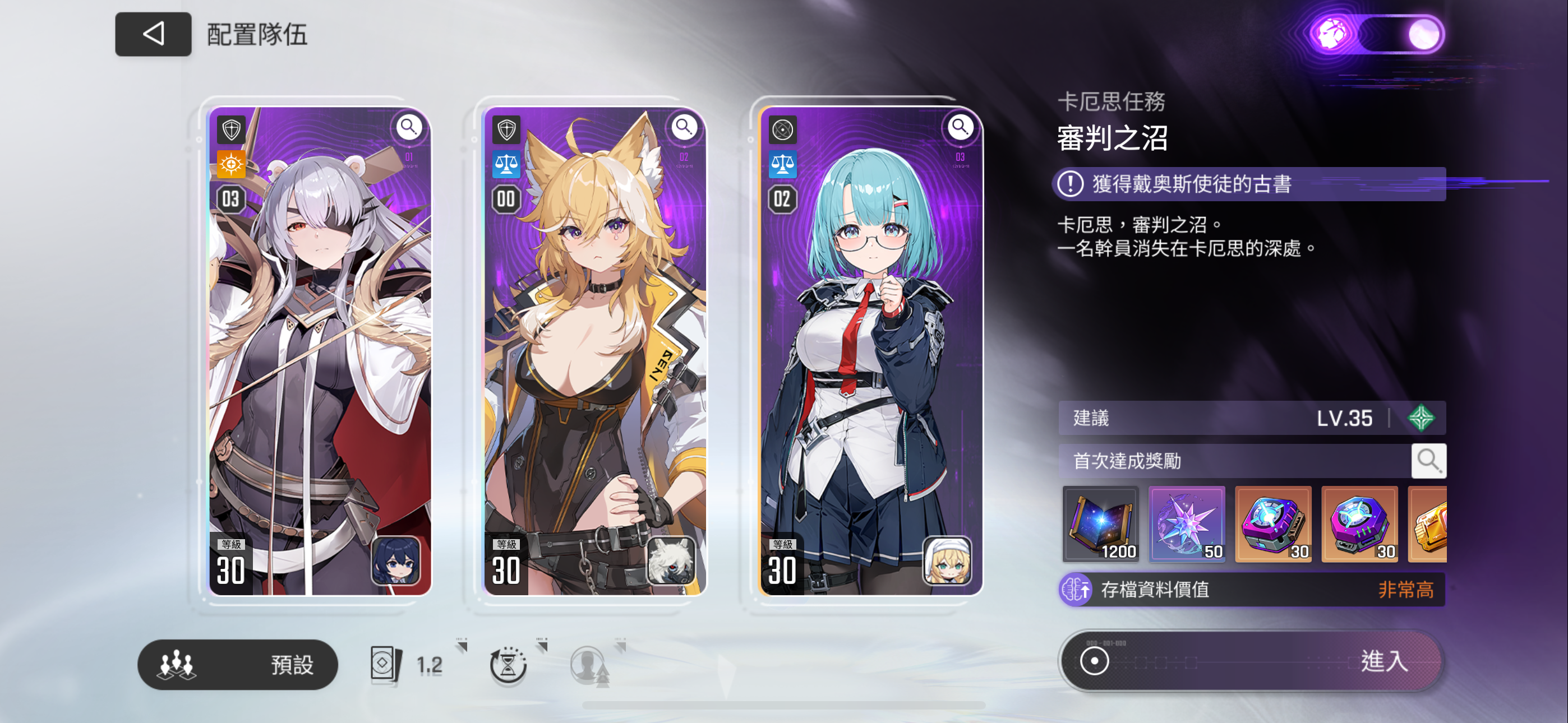Viewport: 1568px width, 723px height.
Task: Click the shield role icon on the first card
Action: [232, 129]
